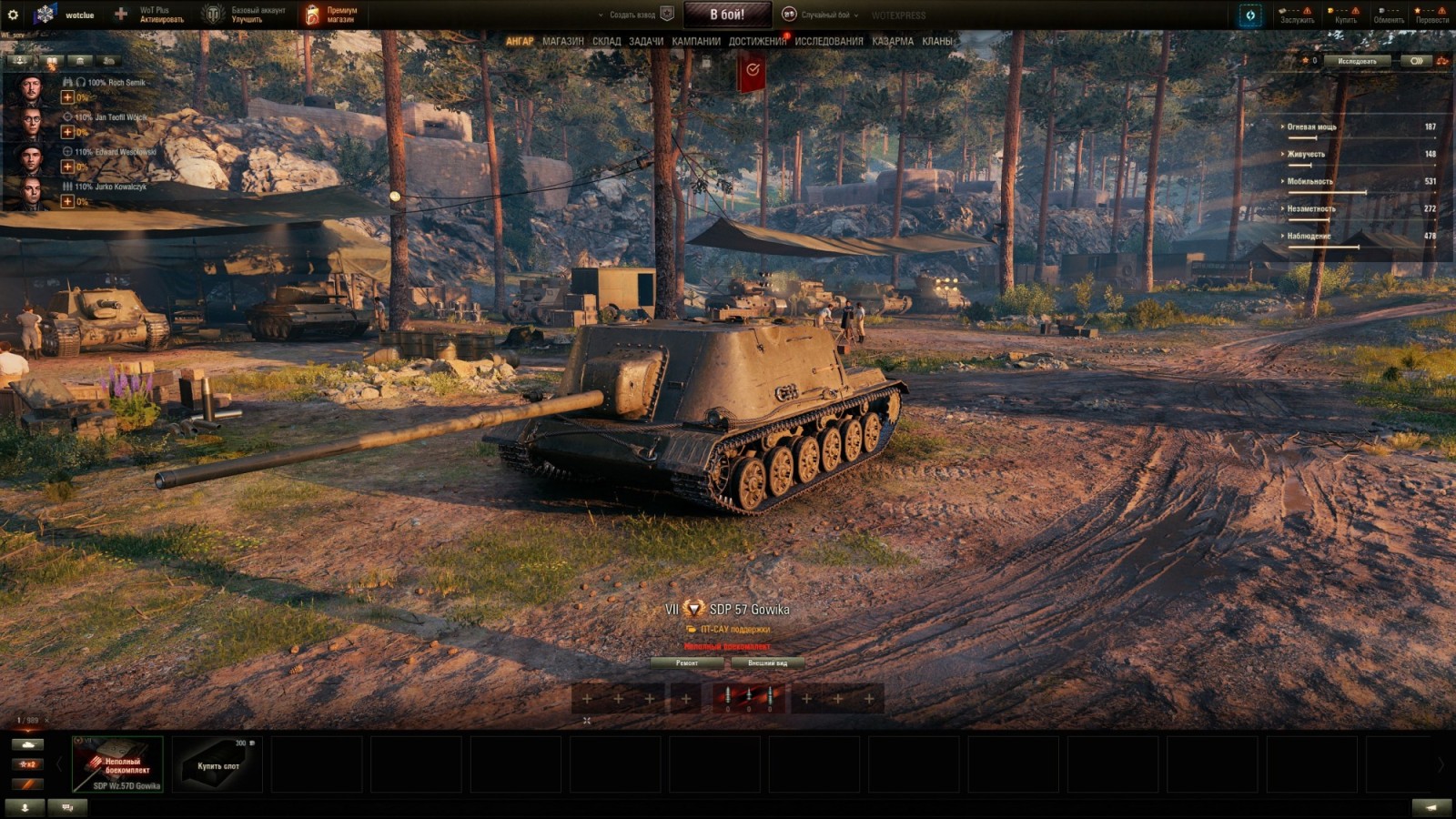Go to the ИССЛЕДОВАНИЯ tab
The width and height of the screenshot is (1456, 819).
pos(828,41)
